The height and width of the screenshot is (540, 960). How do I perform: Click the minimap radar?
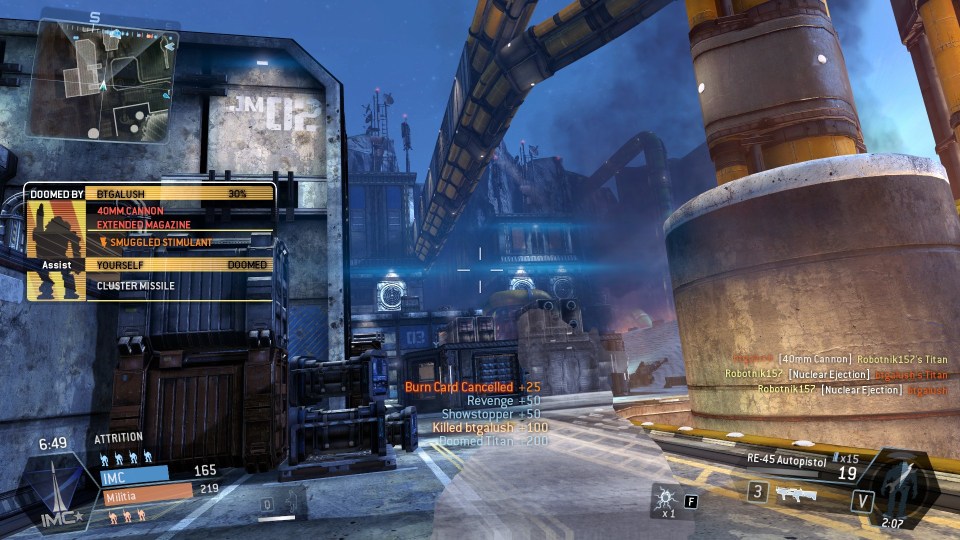[103, 80]
